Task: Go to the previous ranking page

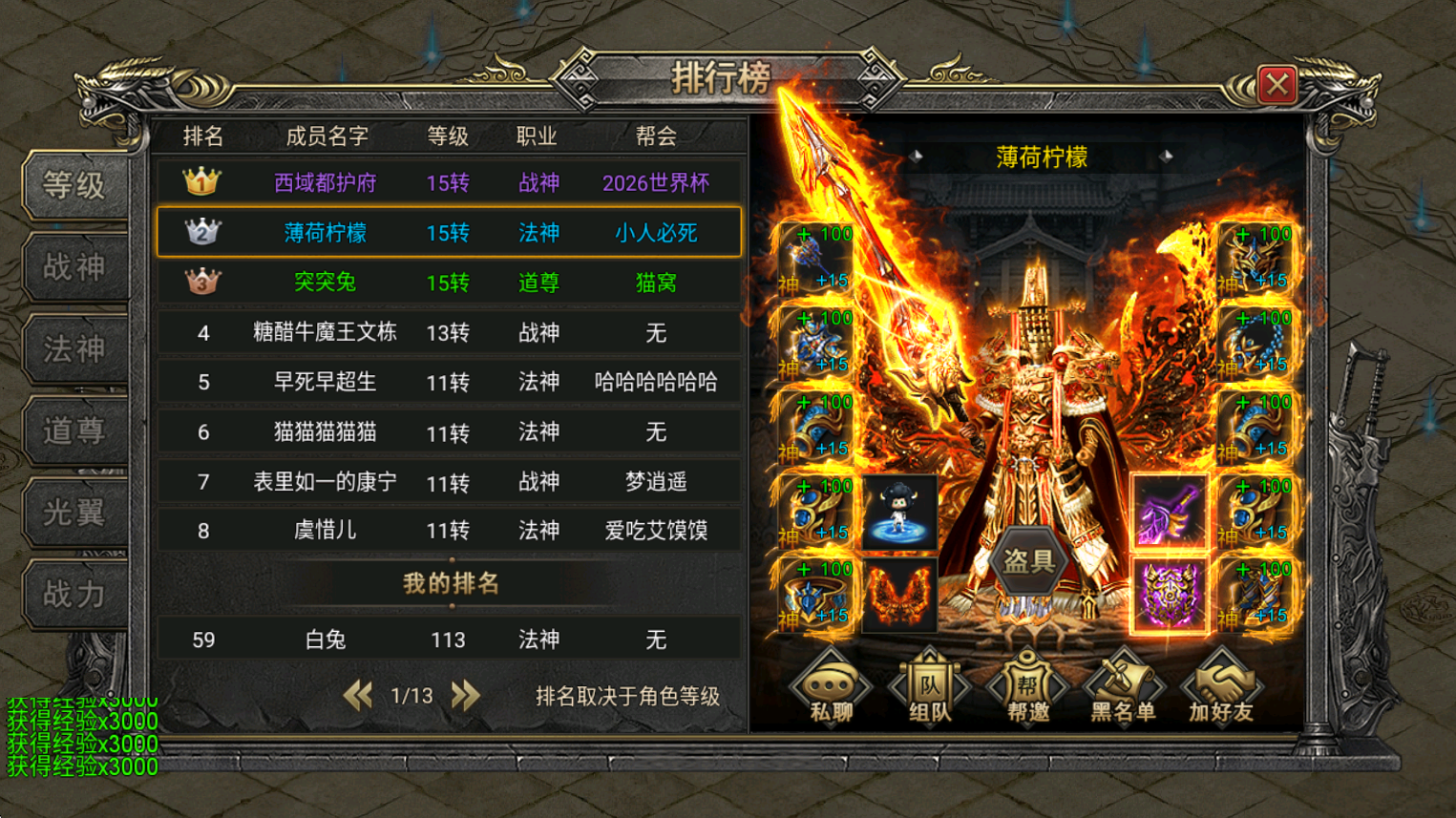Action: (358, 696)
